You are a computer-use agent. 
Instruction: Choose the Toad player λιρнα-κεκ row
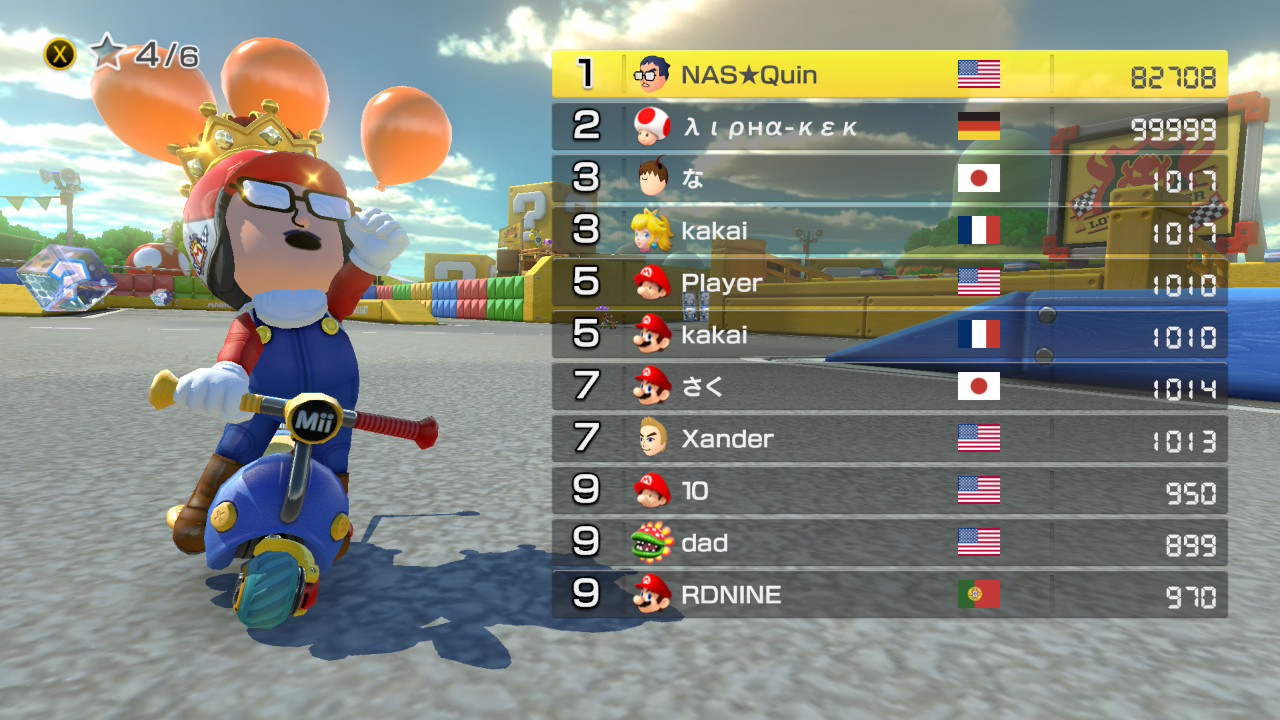coord(889,127)
